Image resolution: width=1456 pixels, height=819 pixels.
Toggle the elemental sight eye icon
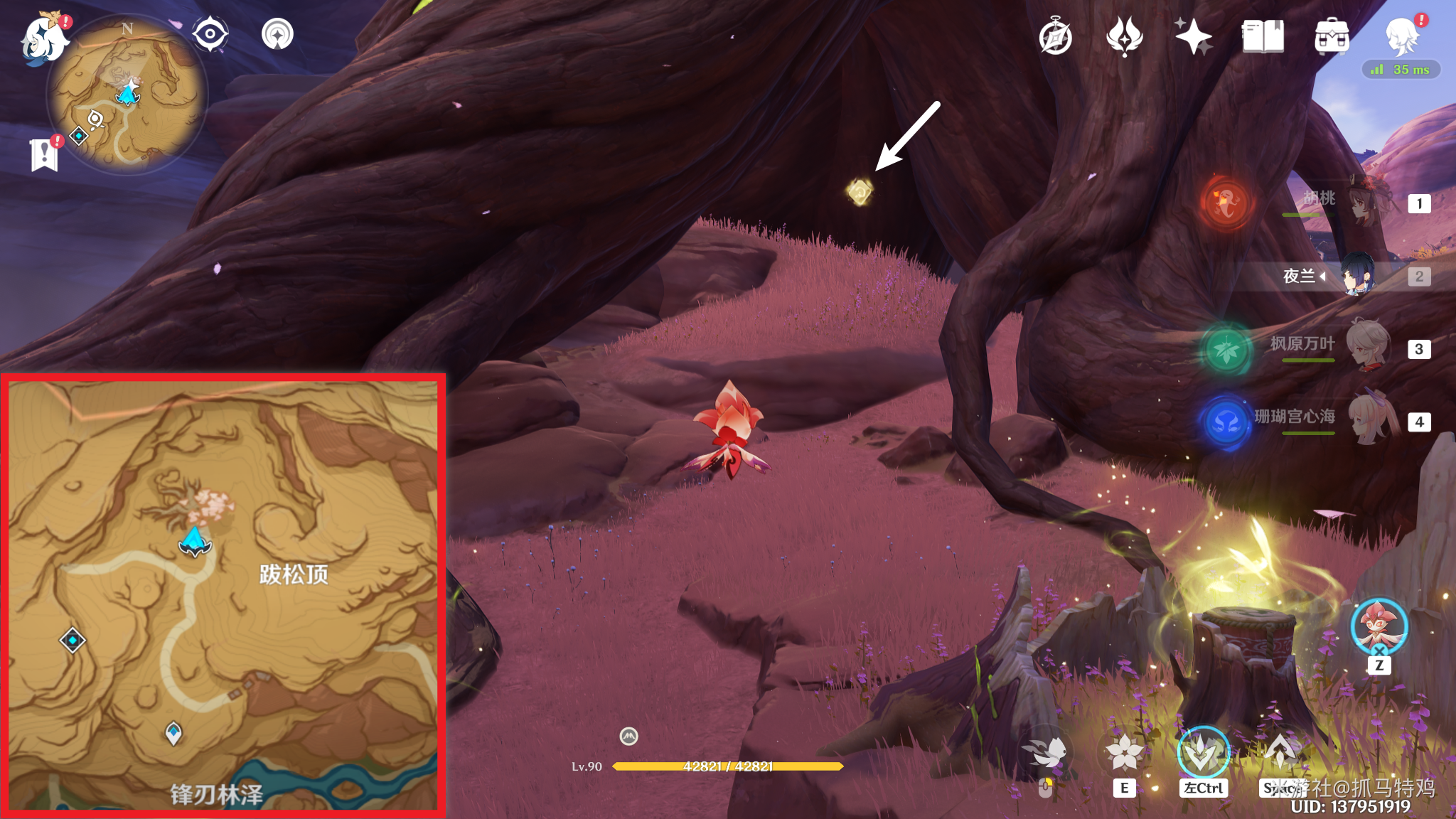[210, 34]
